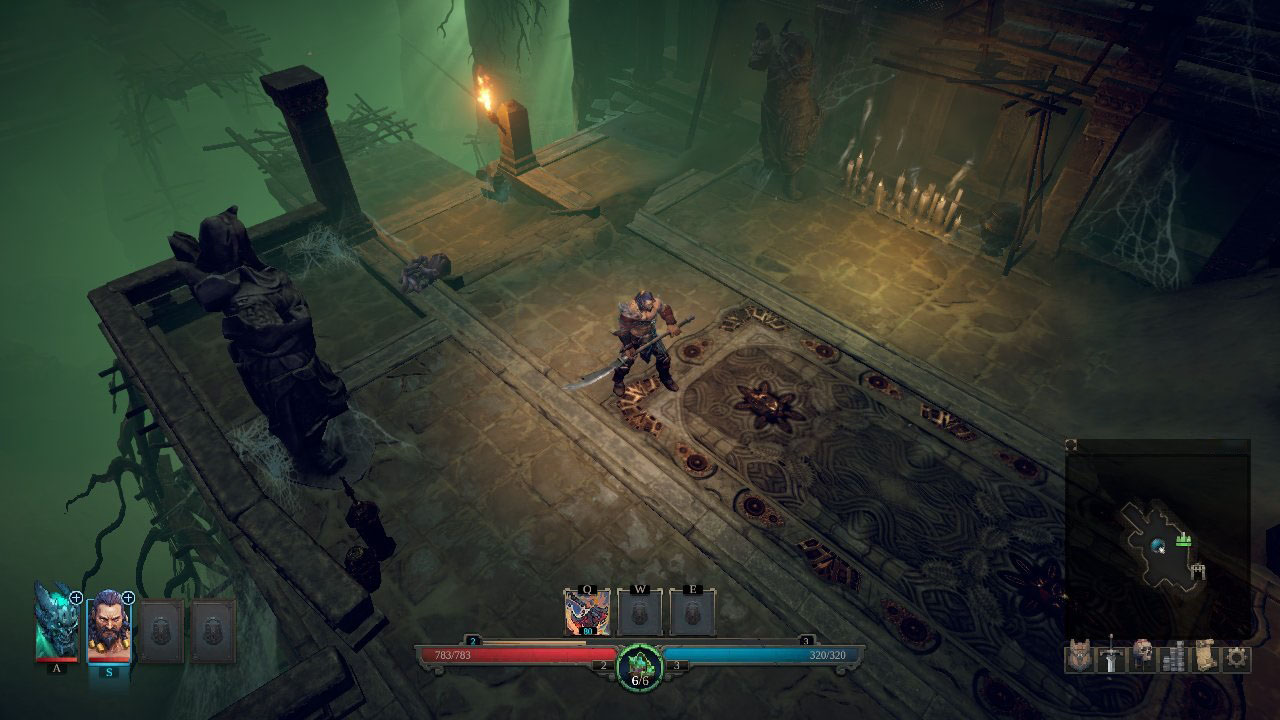Viewport: 1280px width, 720px height.
Task: Open the stone blocks menu icon
Action: (x=1174, y=657)
